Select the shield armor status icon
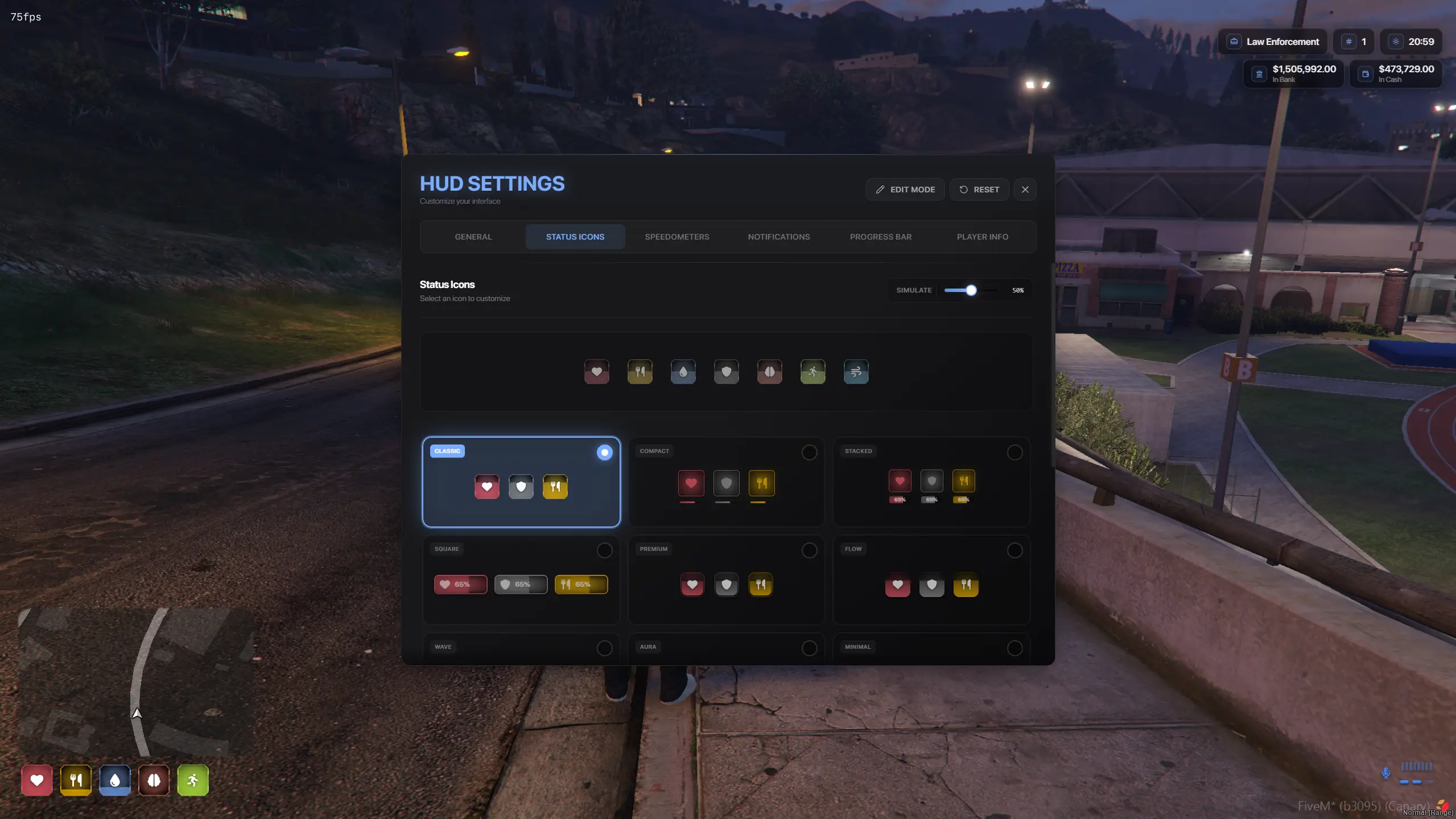1456x819 pixels. coord(726,371)
